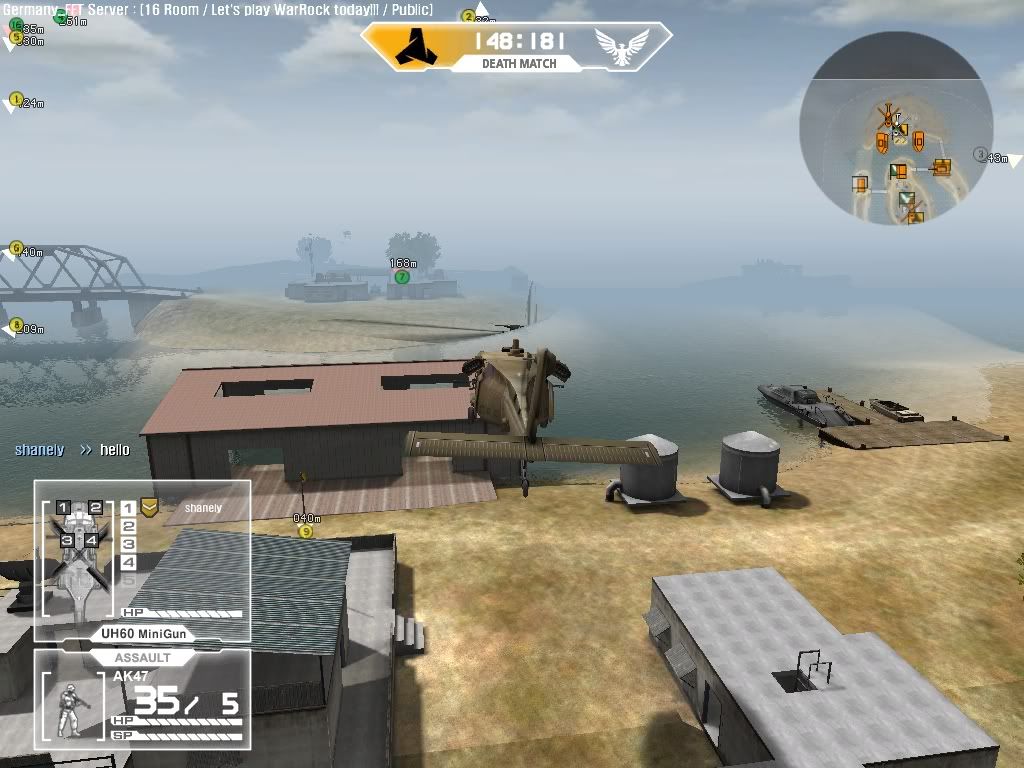Choose empty seat row 2 in seat list
Viewport: 1024px width, 768px height.
click(128, 526)
